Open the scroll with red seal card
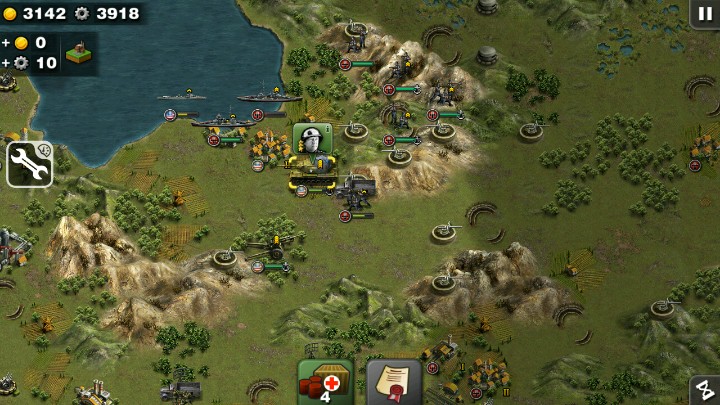Image resolution: width=720 pixels, height=405 pixels. (394, 383)
